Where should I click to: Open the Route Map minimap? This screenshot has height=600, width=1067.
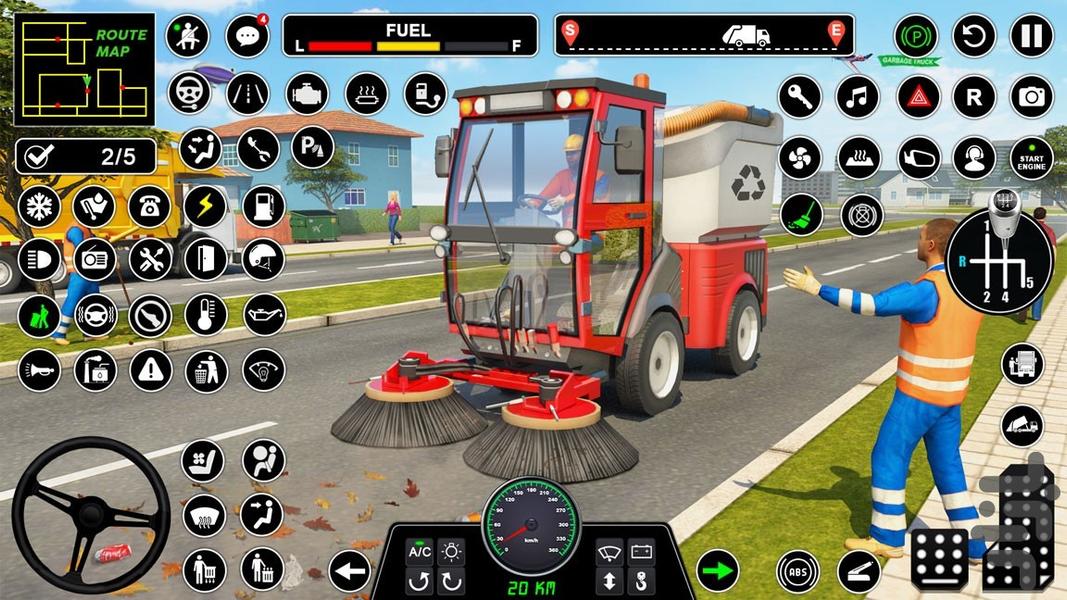click(84, 69)
